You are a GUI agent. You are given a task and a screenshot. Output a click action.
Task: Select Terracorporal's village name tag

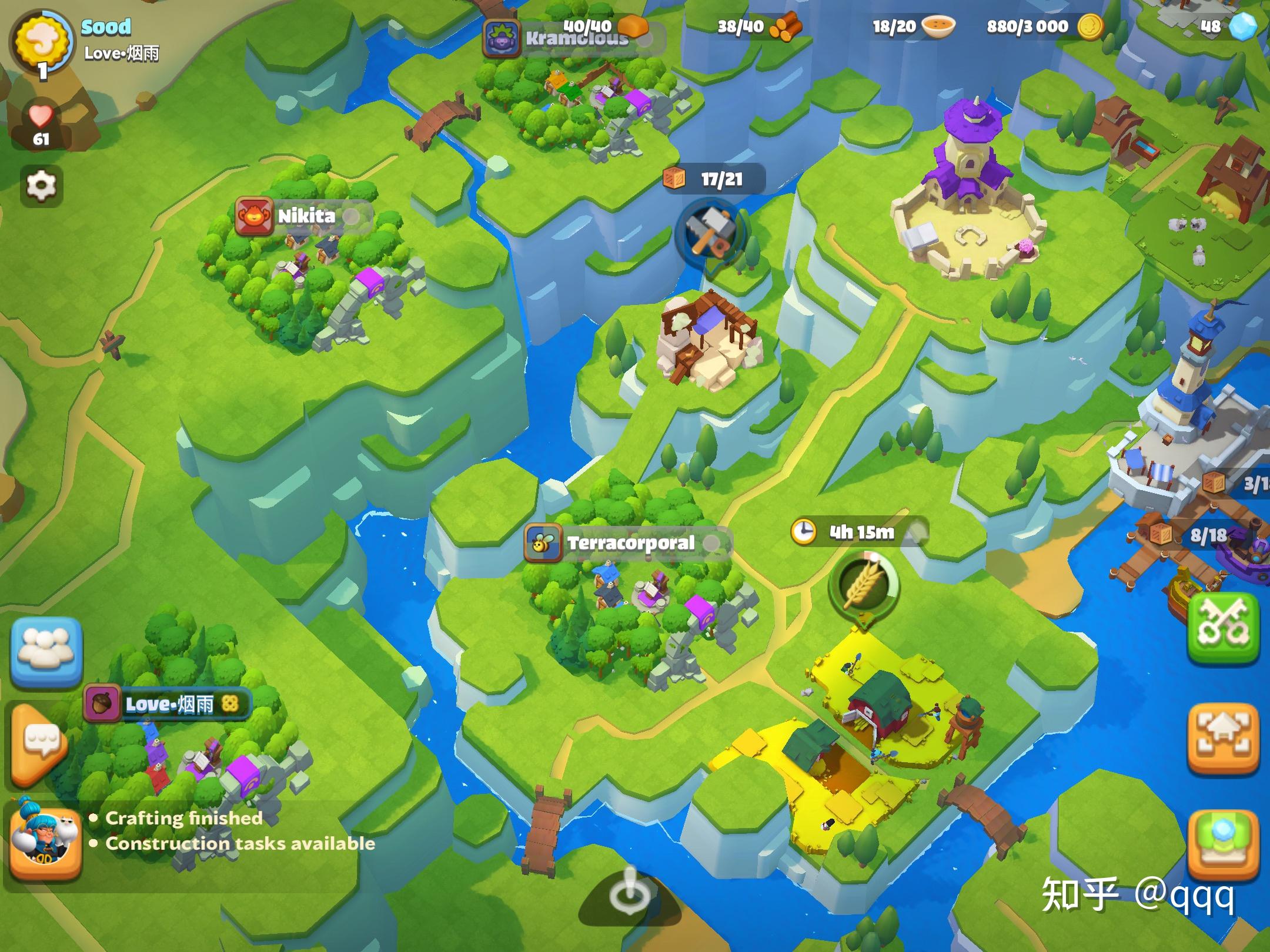[628, 543]
